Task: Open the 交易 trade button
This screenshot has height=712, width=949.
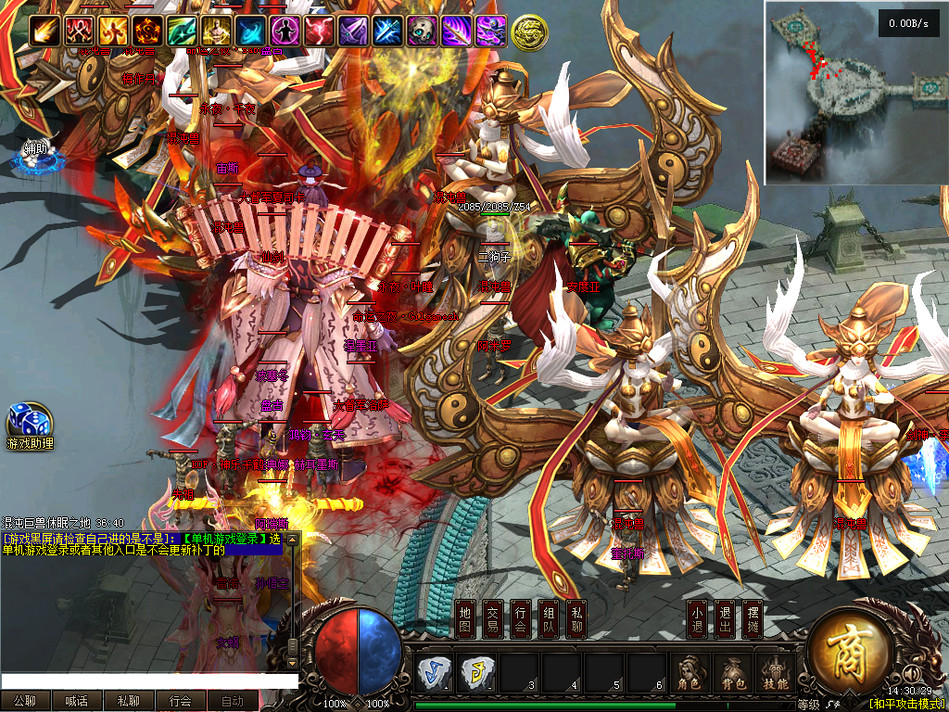Action: pyautogui.click(x=492, y=620)
